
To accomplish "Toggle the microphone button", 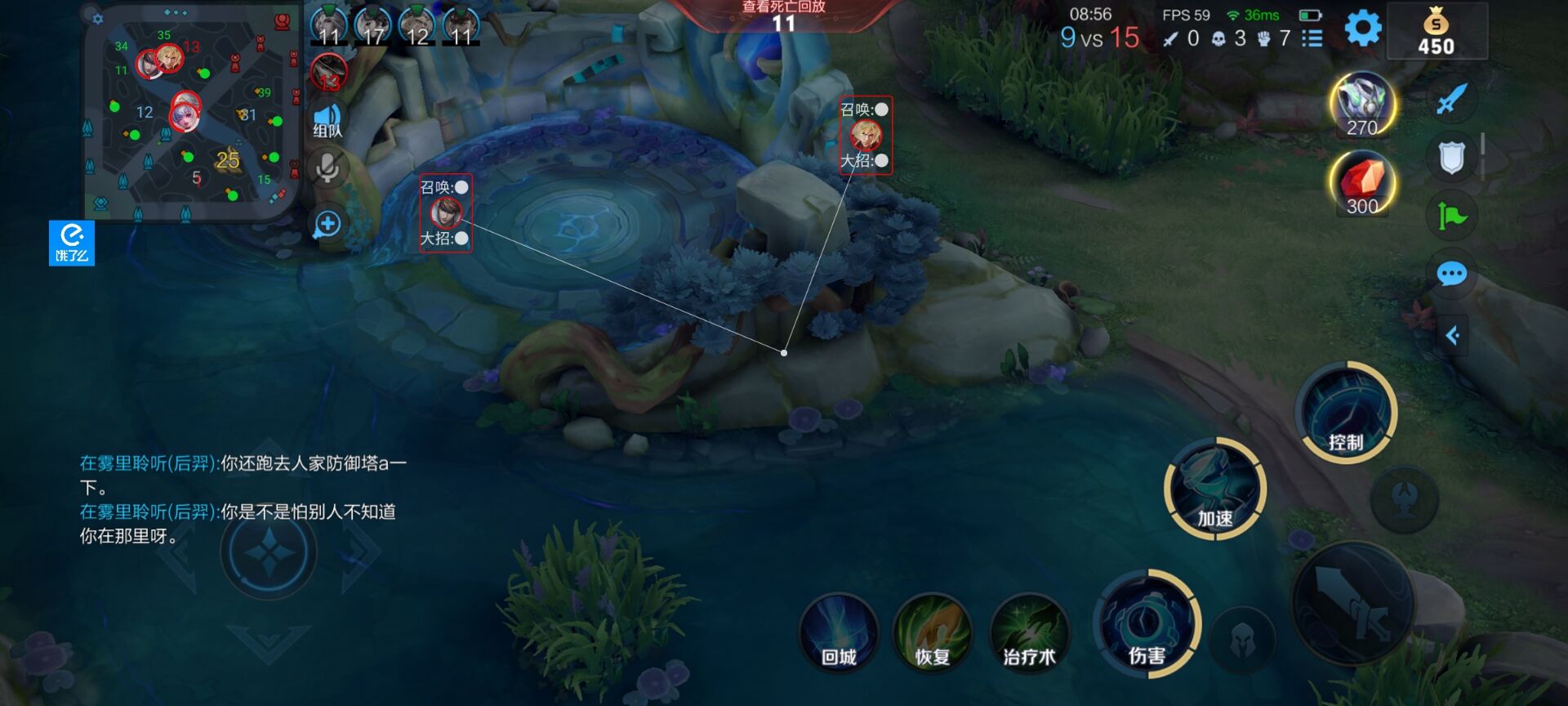I will (x=327, y=168).
